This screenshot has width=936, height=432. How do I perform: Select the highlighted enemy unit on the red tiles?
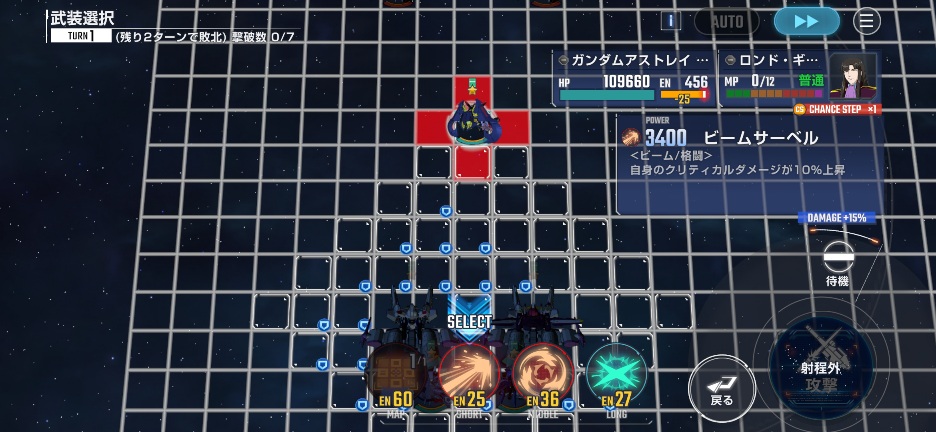[472, 122]
